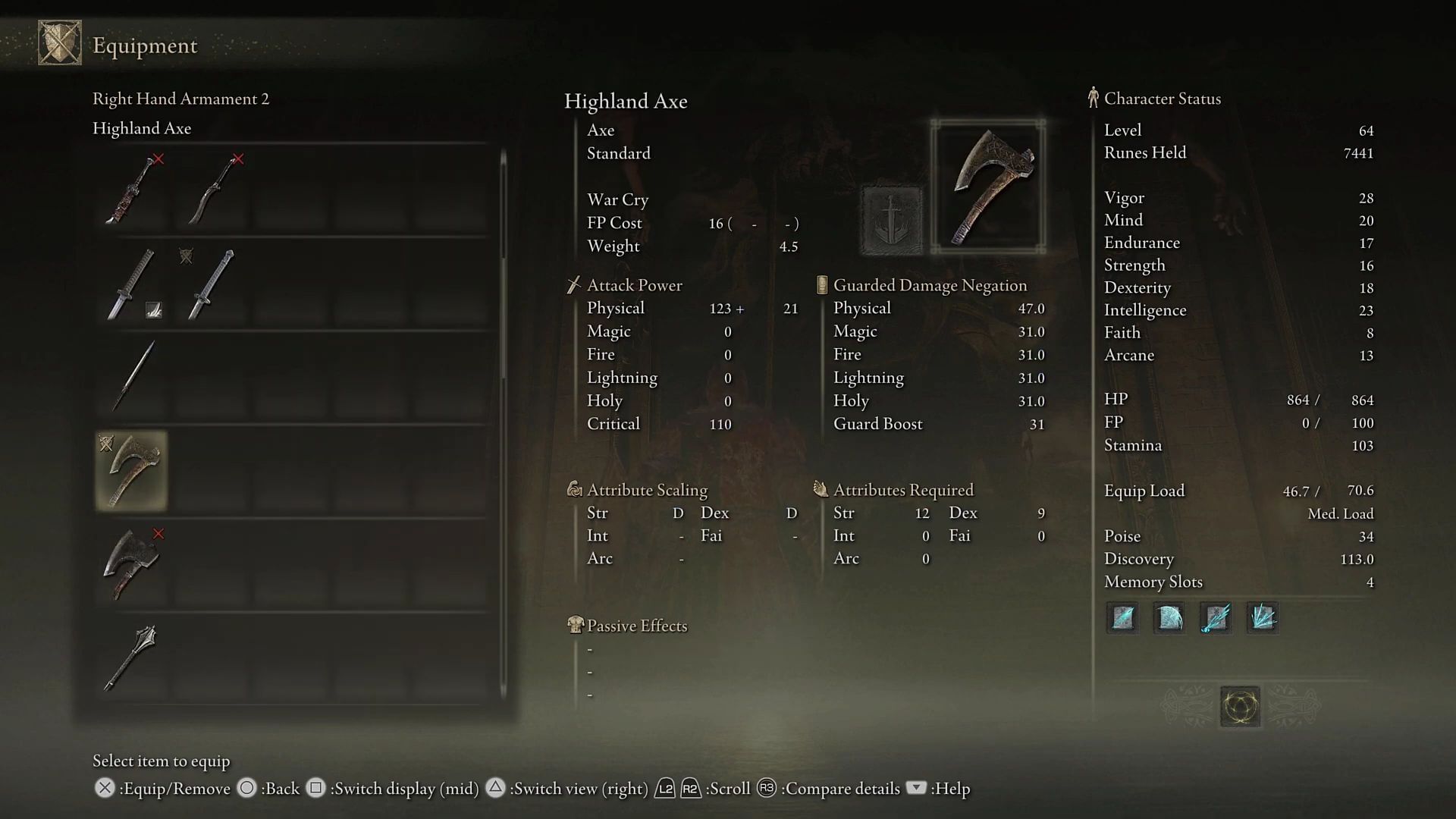
Task: Choose the thin thrusting sword slot
Action: tap(132, 377)
